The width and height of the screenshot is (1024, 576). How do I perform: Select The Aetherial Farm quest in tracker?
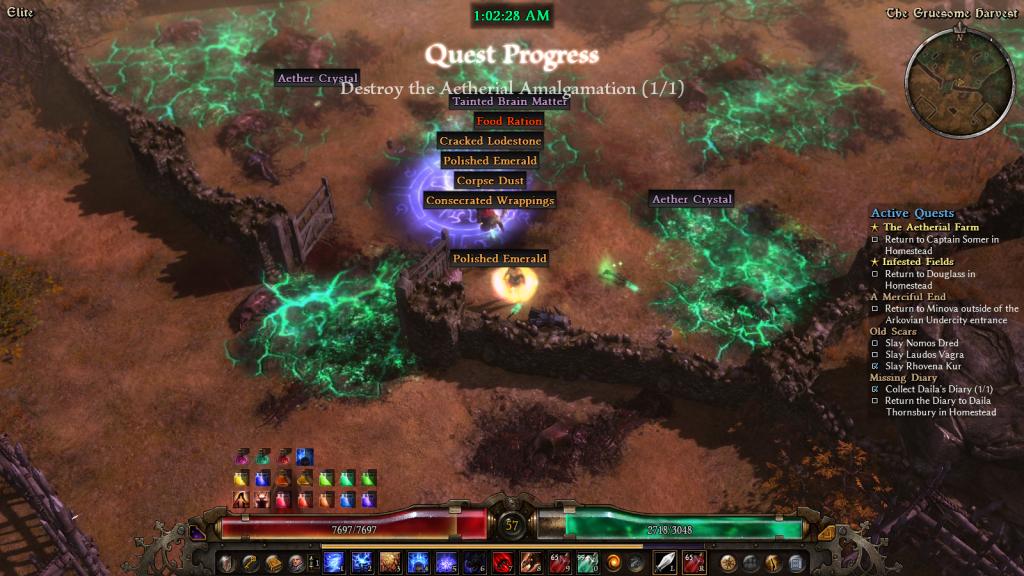[931, 227]
